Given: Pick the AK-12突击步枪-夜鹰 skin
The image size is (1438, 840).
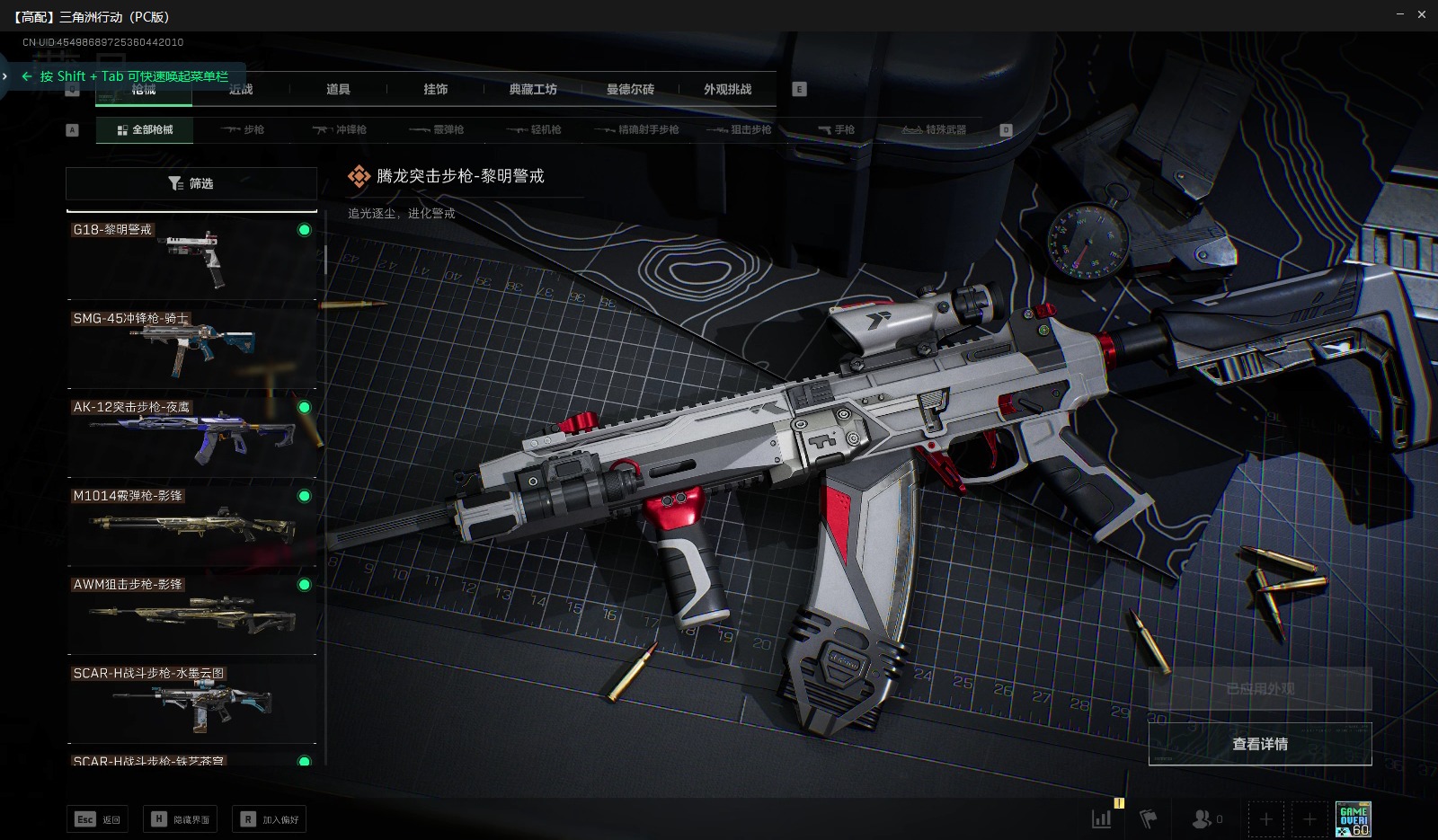Looking at the screenshot, I should point(191,436).
